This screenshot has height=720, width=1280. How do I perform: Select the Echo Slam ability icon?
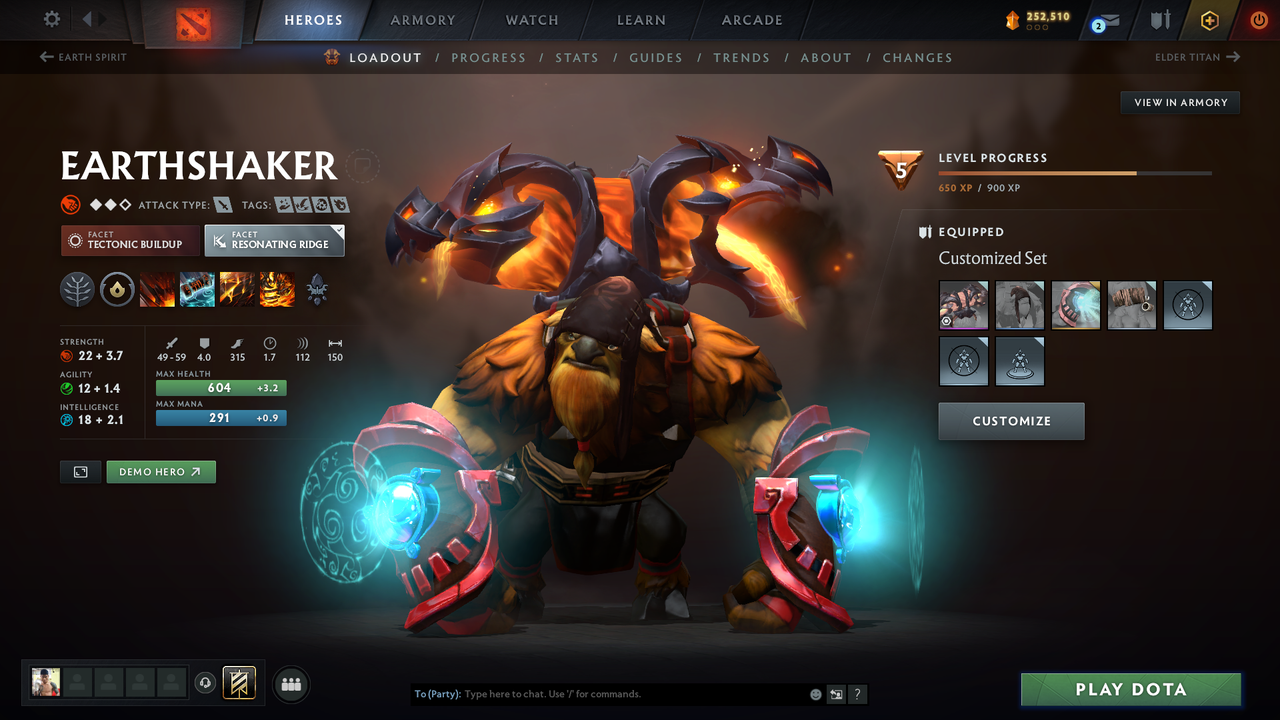click(277, 289)
